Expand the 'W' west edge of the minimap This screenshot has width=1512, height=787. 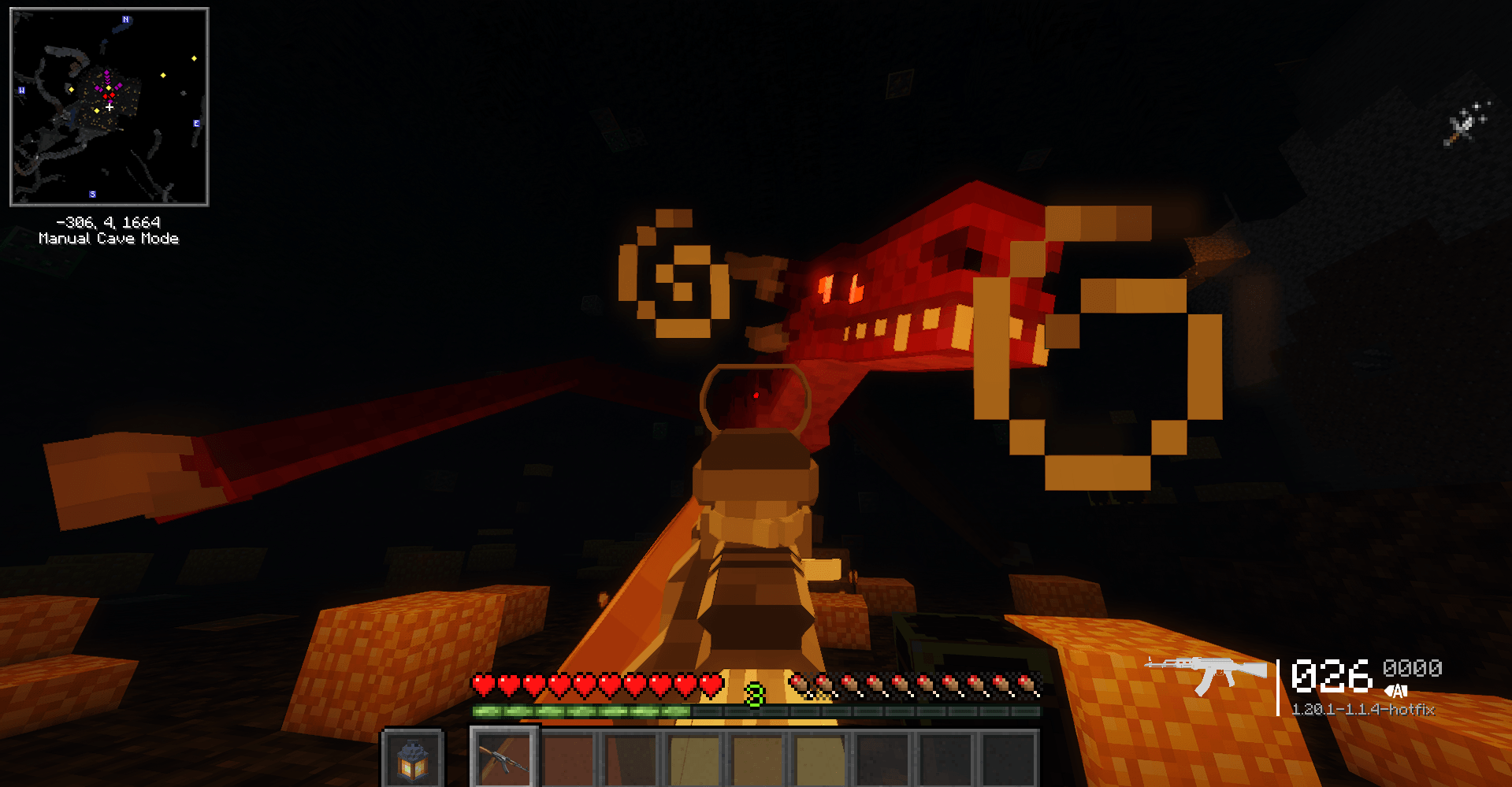click(21, 90)
